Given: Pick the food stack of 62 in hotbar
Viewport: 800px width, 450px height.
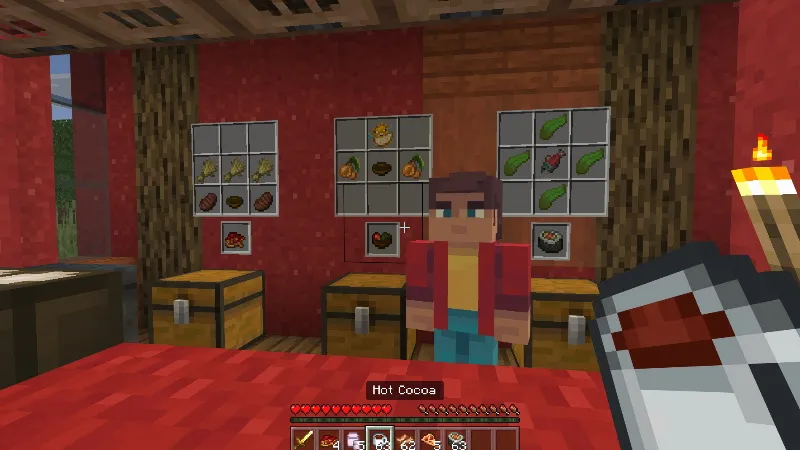Looking at the screenshot, I should tap(405, 439).
